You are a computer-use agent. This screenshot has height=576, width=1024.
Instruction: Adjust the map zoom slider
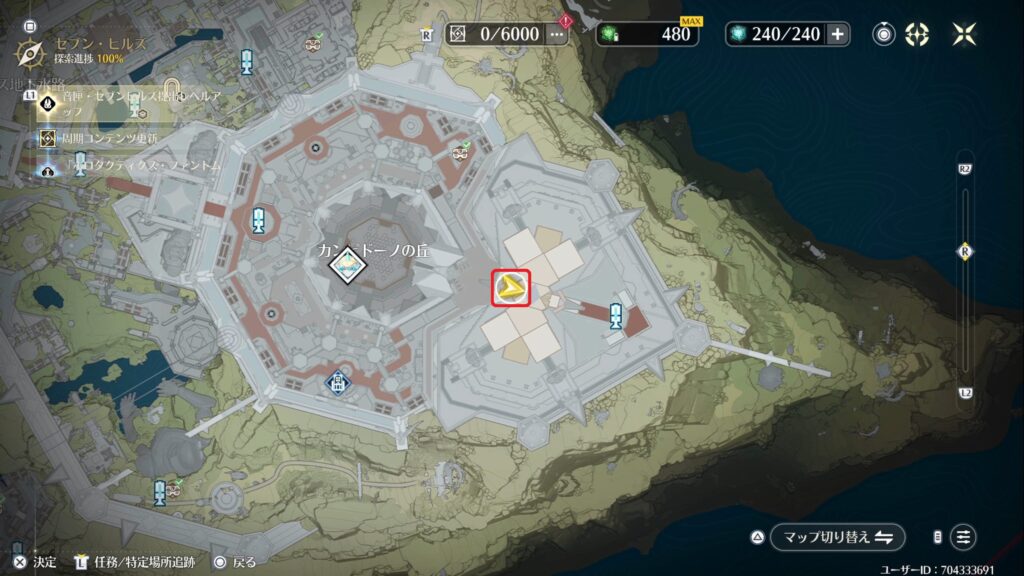965,252
